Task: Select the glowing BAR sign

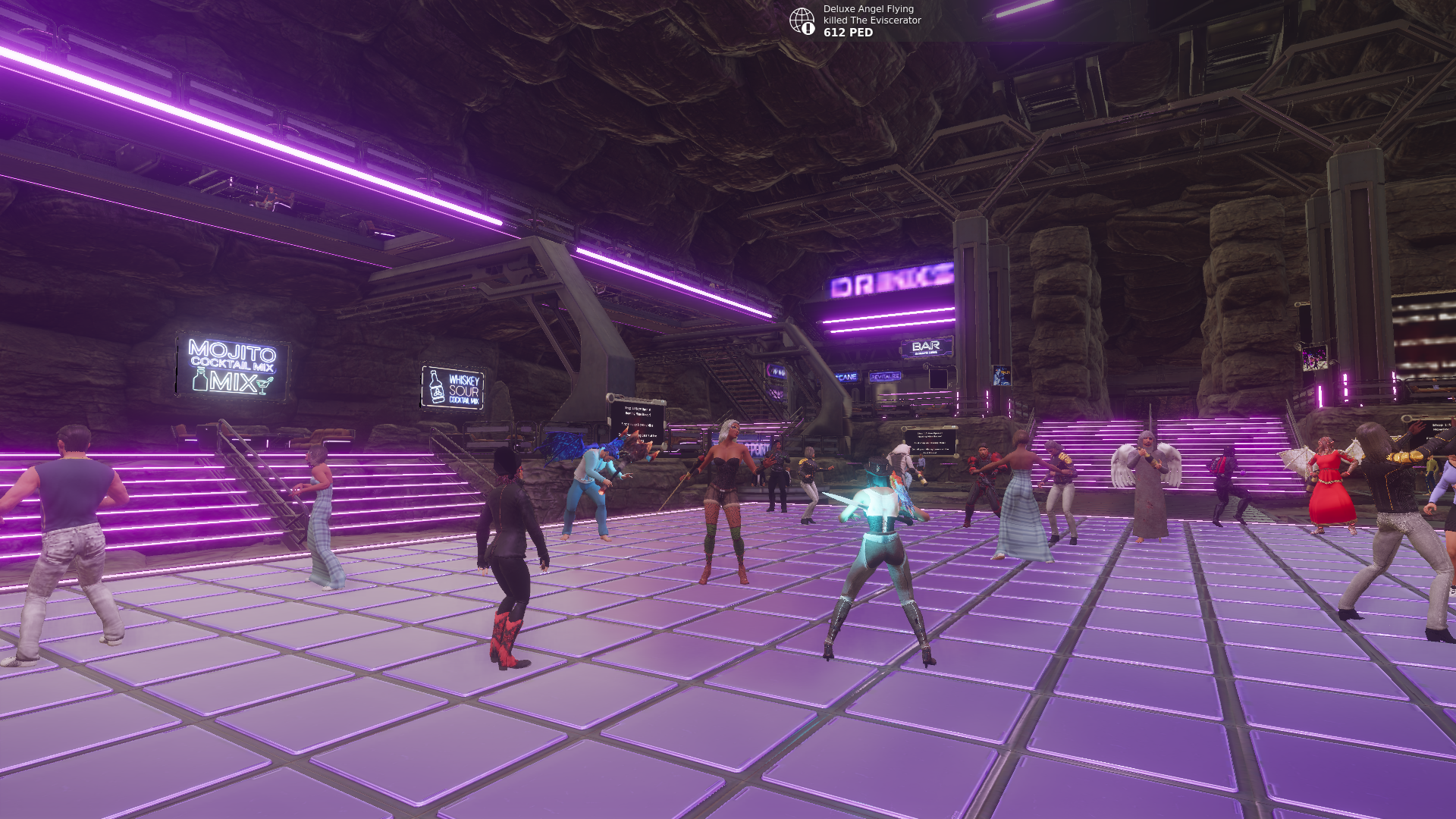Action: (x=926, y=345)
